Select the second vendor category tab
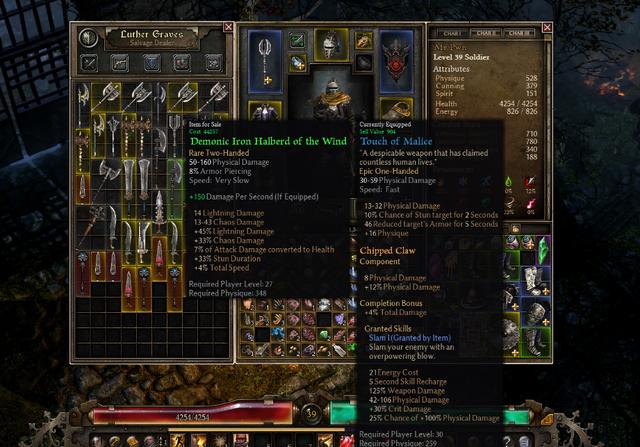This screenshot has height=447, width=640. tap(121, 63)
